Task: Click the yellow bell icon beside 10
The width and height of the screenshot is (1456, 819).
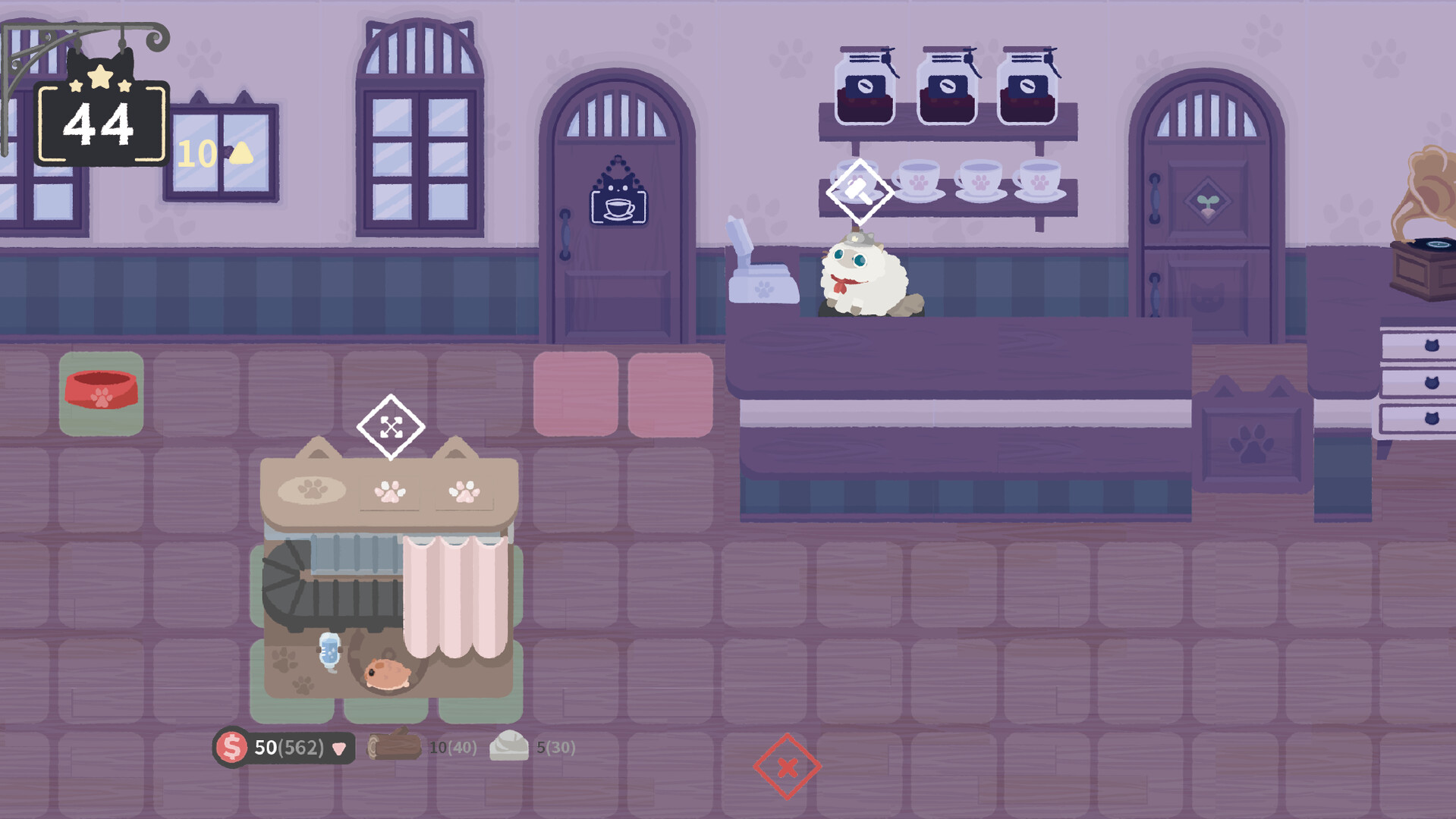Action: click(x=241, y=154)
